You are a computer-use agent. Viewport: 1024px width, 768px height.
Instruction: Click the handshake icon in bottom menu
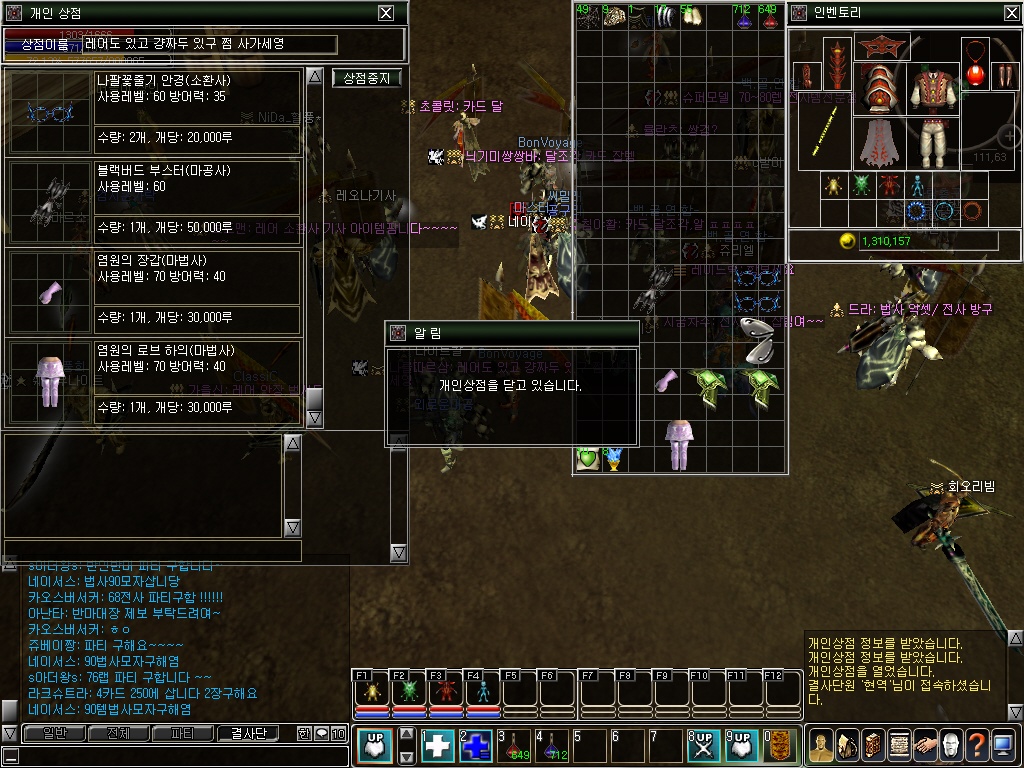[924, 745]
